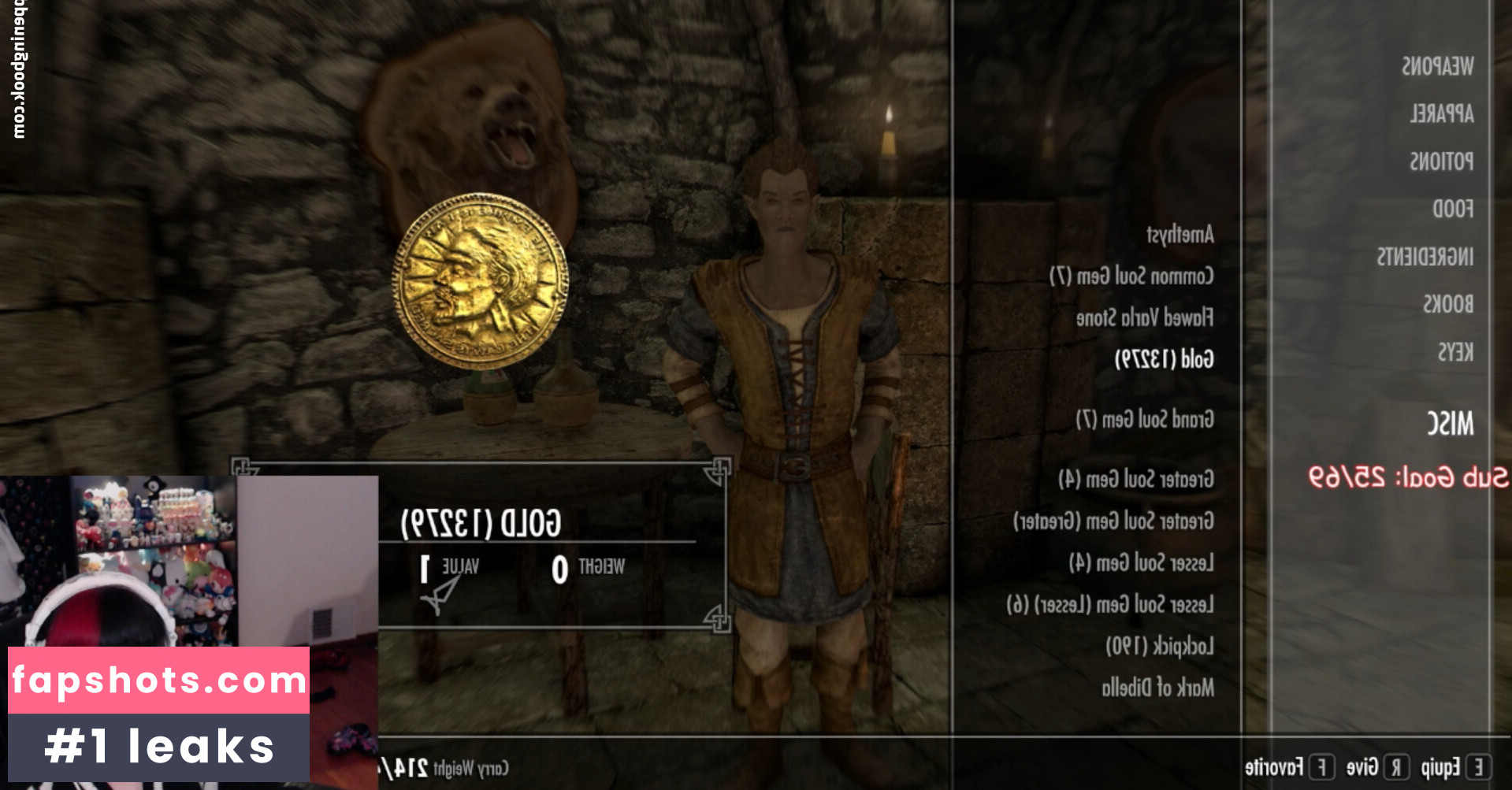
Task: Select the empty Greater Soul Gem (4) entry
Action: [1135, 479]
